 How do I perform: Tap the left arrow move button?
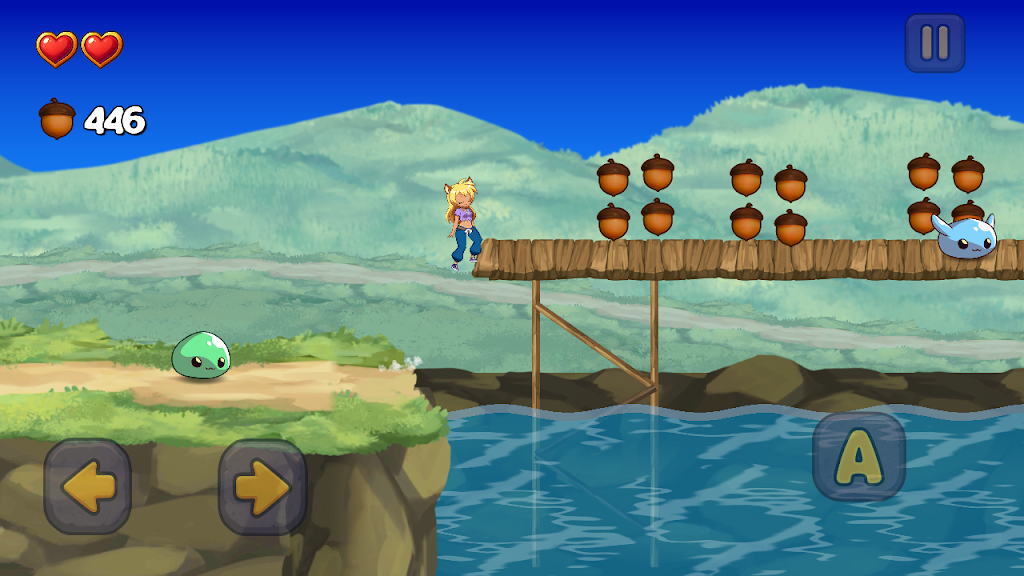[88, 487]
